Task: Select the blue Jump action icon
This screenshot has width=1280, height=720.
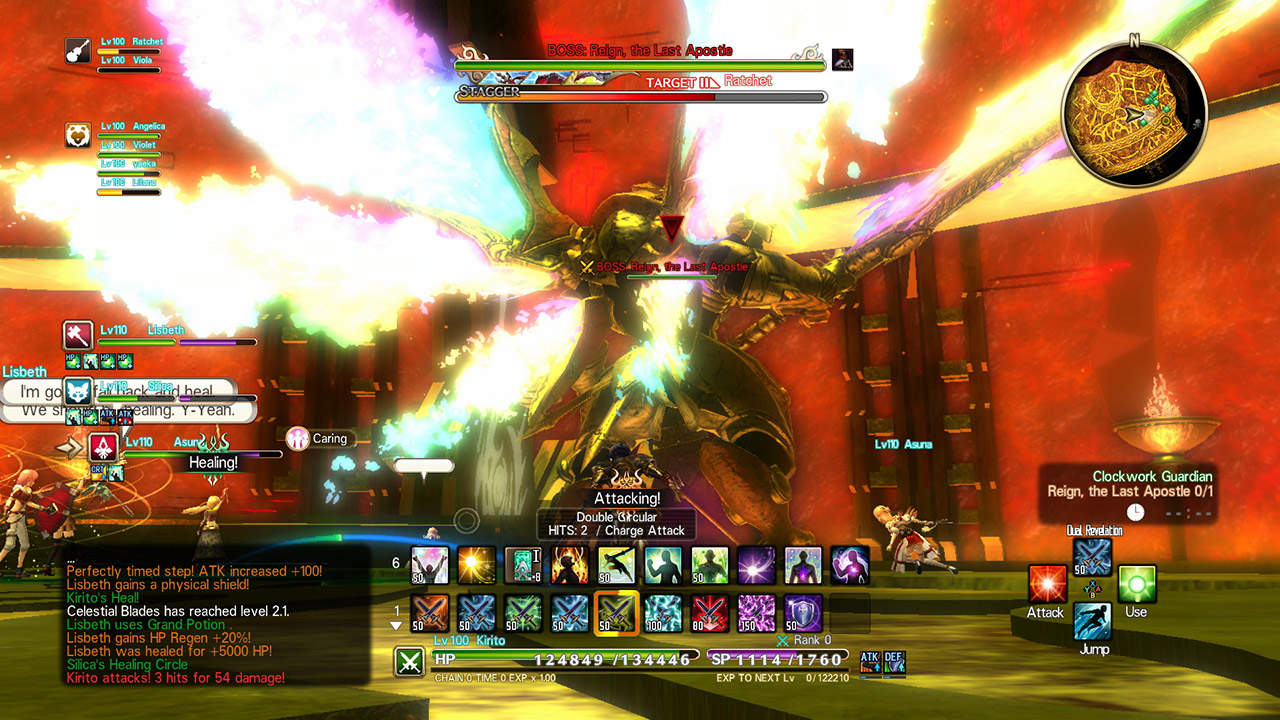Action: point(1091,621)
